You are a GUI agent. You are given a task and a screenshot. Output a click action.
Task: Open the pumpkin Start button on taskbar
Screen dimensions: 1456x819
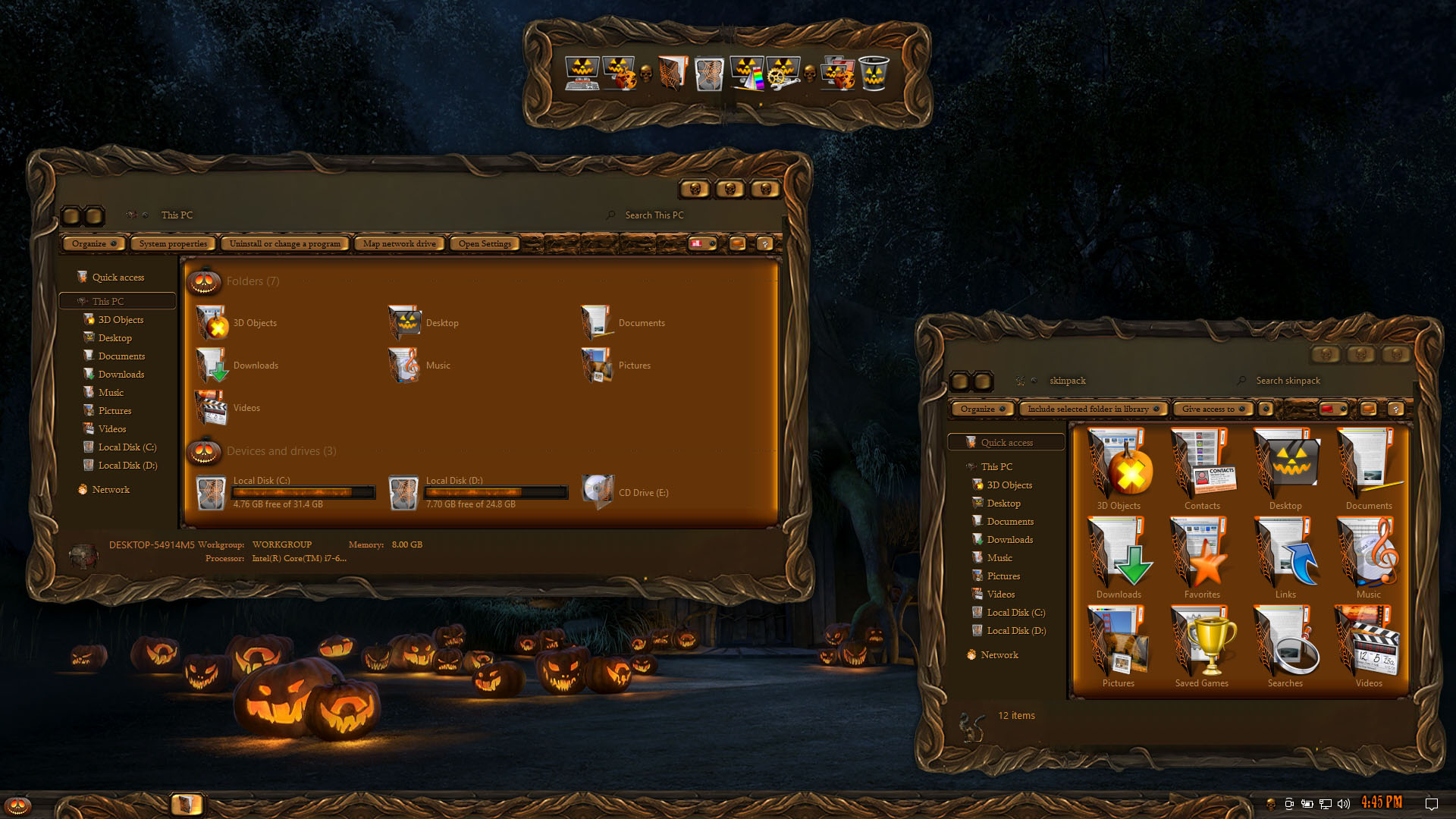pyautogui.click(x=18, y=805)
